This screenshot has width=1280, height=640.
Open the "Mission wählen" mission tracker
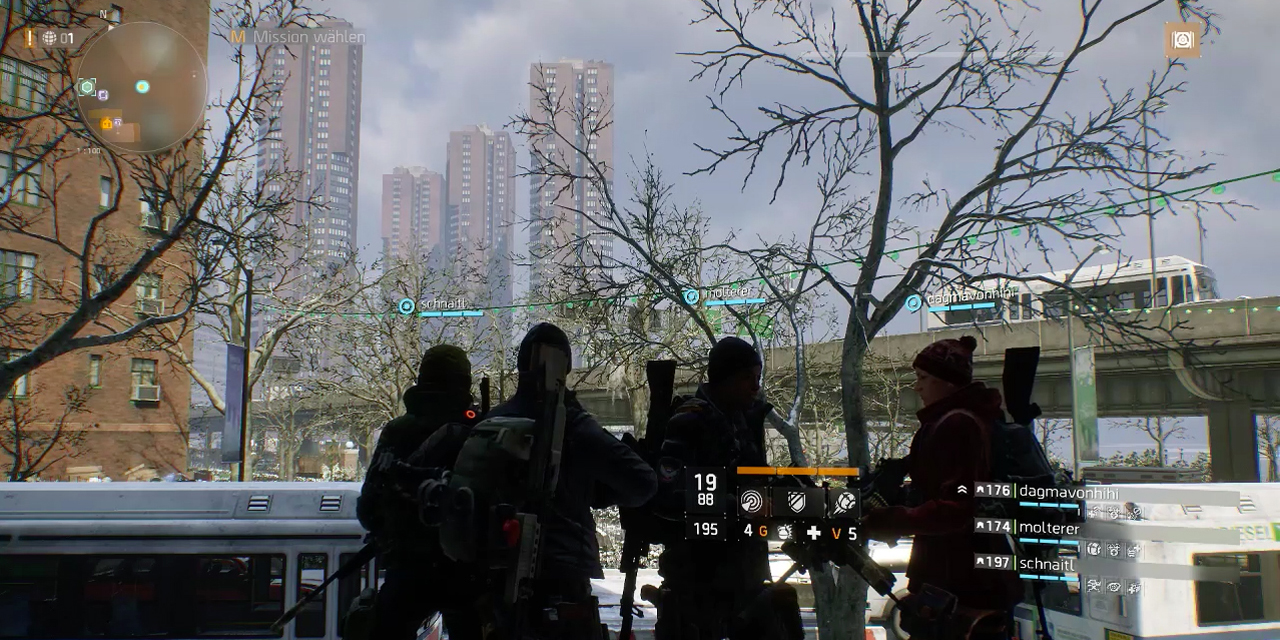click(299, 37)
